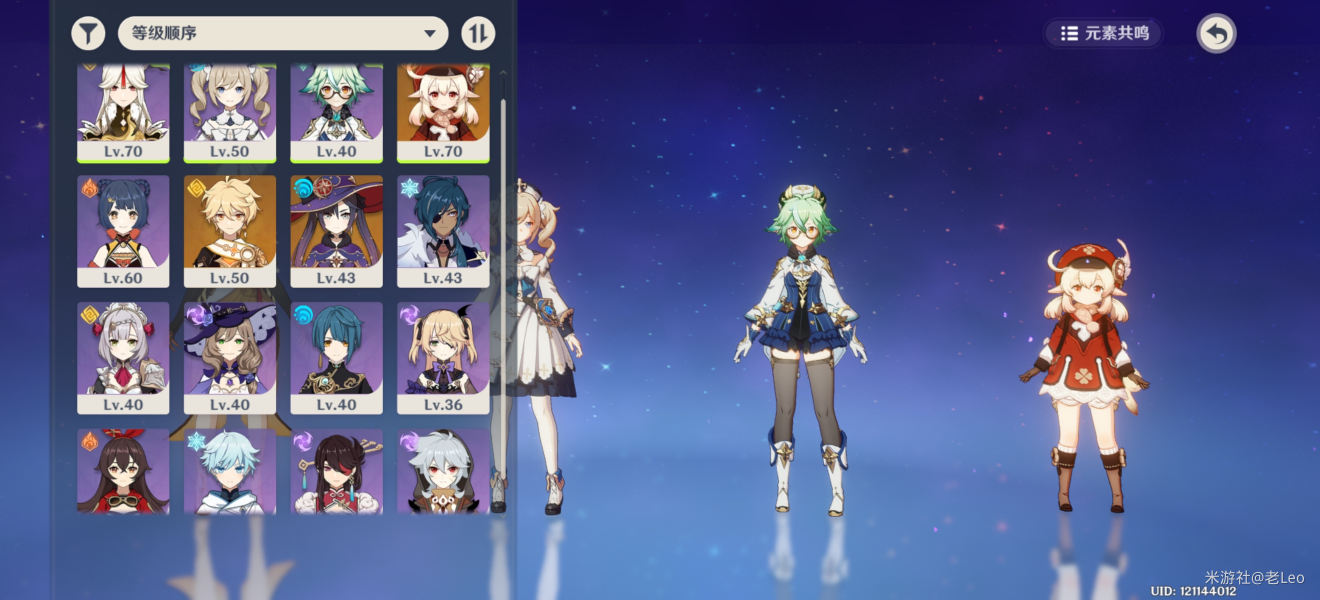
Task: Open the 元素共鸣 elemental resonance panel
Action: [1104, 33]
